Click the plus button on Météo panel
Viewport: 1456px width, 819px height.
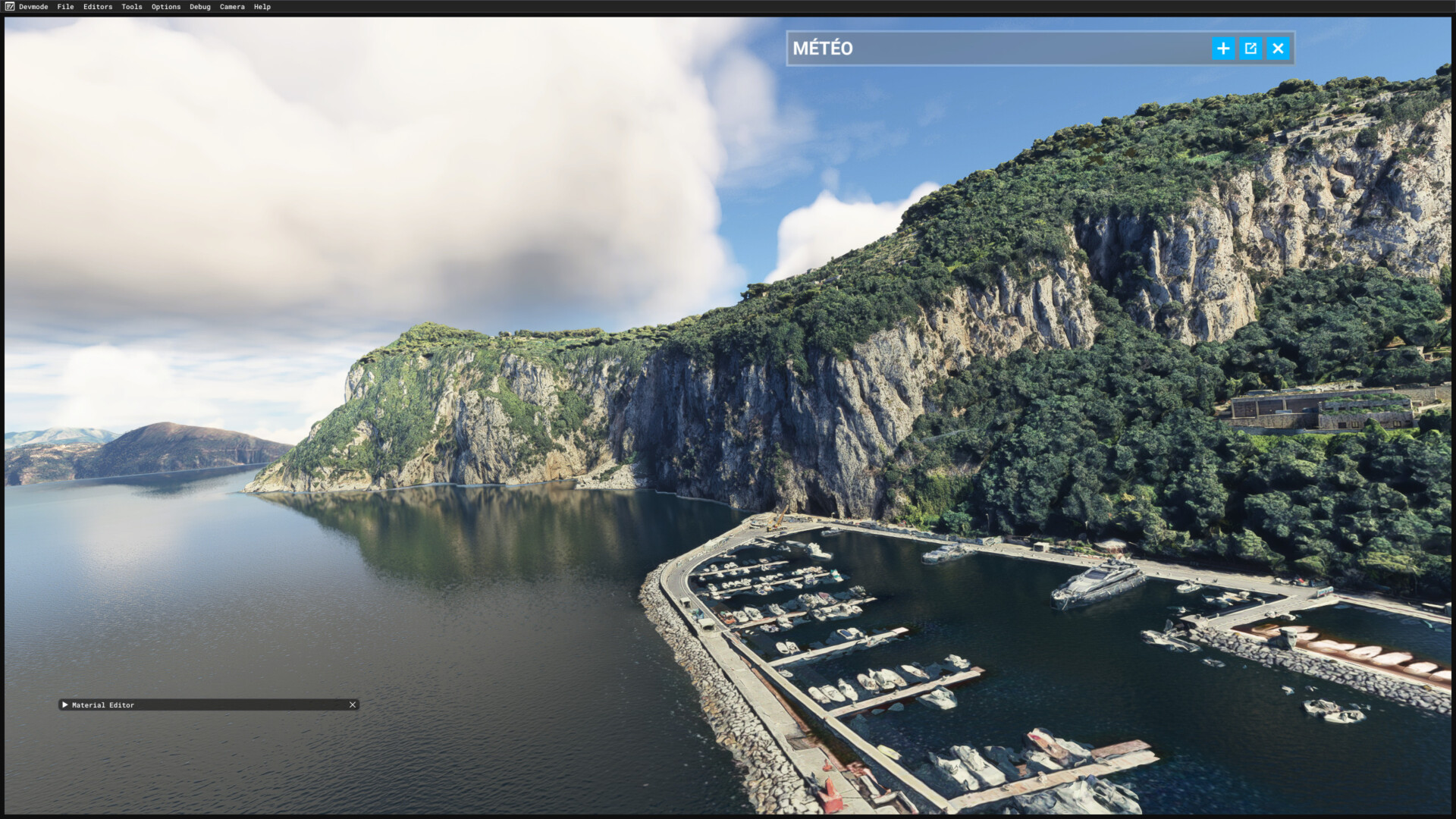(x=1223, y=49)
